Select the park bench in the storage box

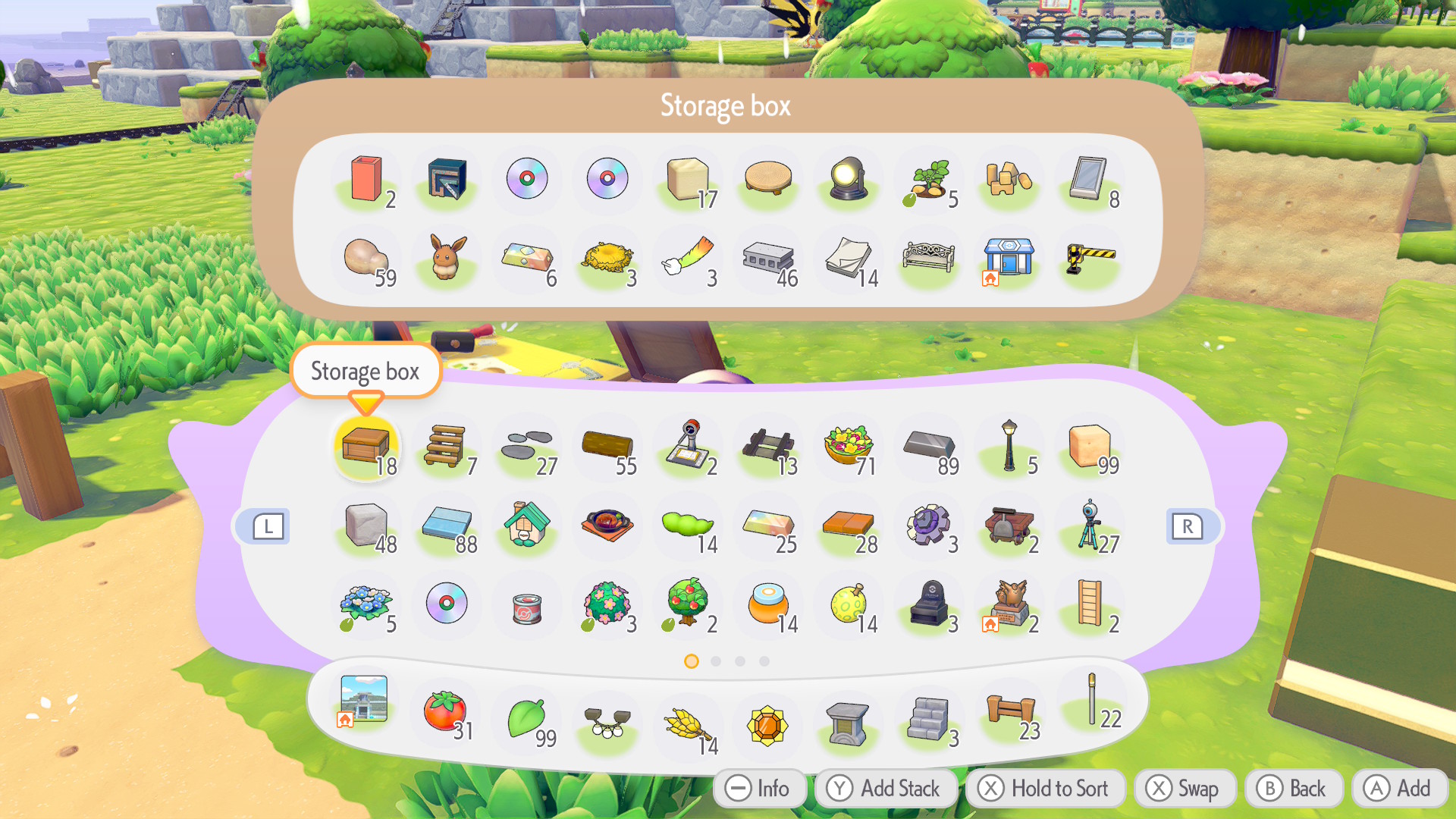(x=929, y=258)
